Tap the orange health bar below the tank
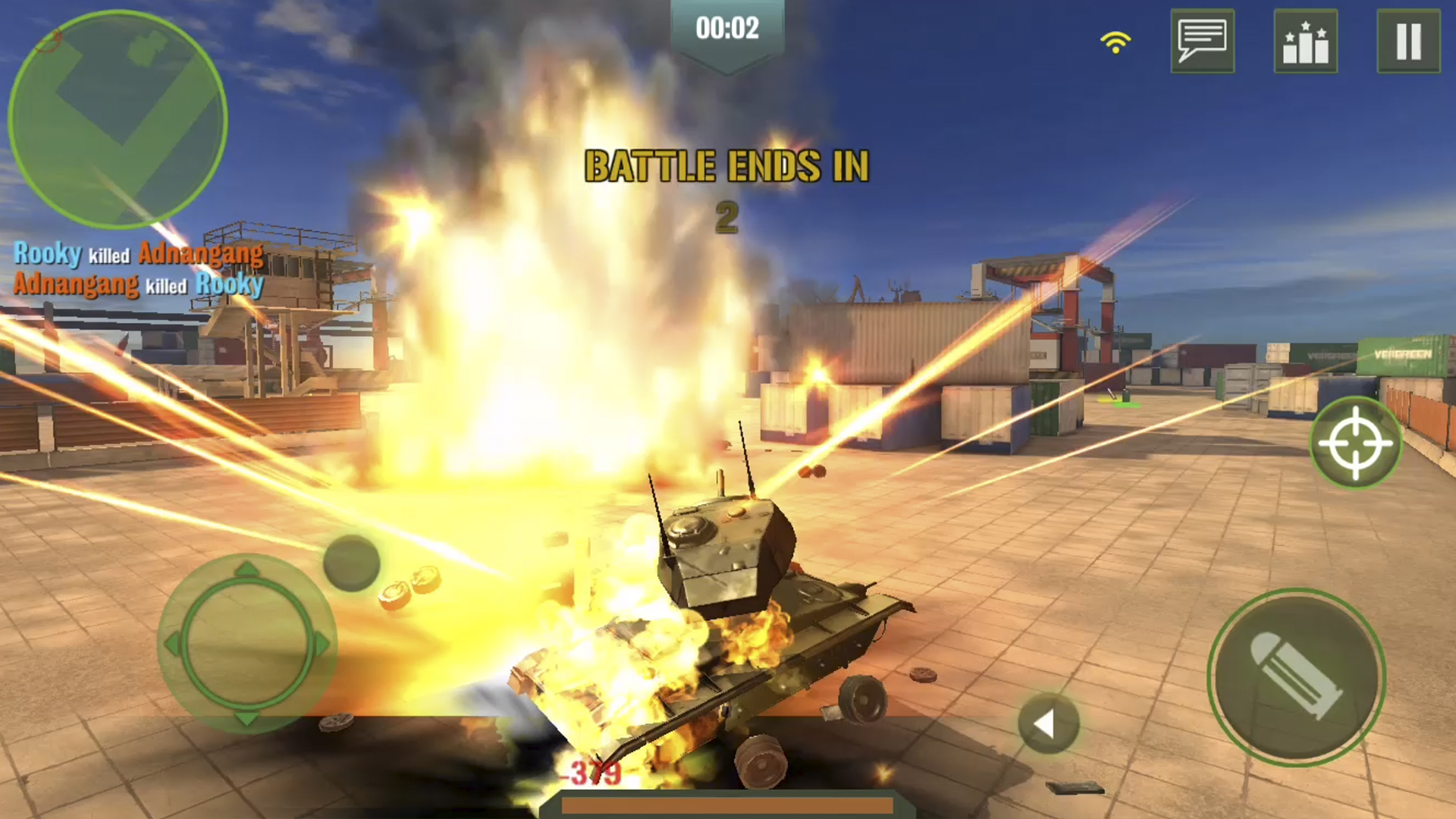 728,808
